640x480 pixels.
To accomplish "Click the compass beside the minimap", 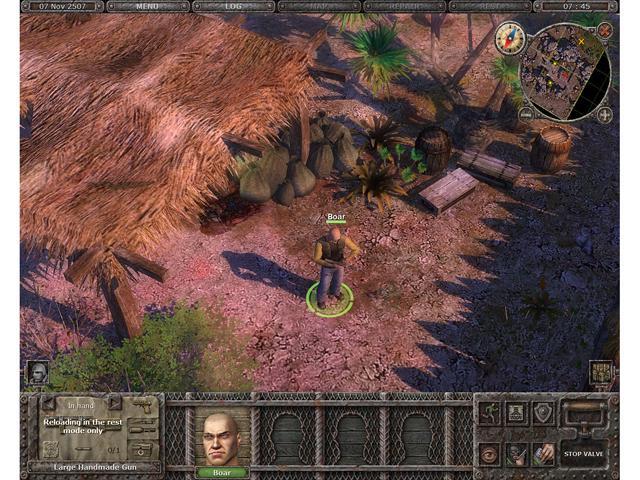I will 511,38.
